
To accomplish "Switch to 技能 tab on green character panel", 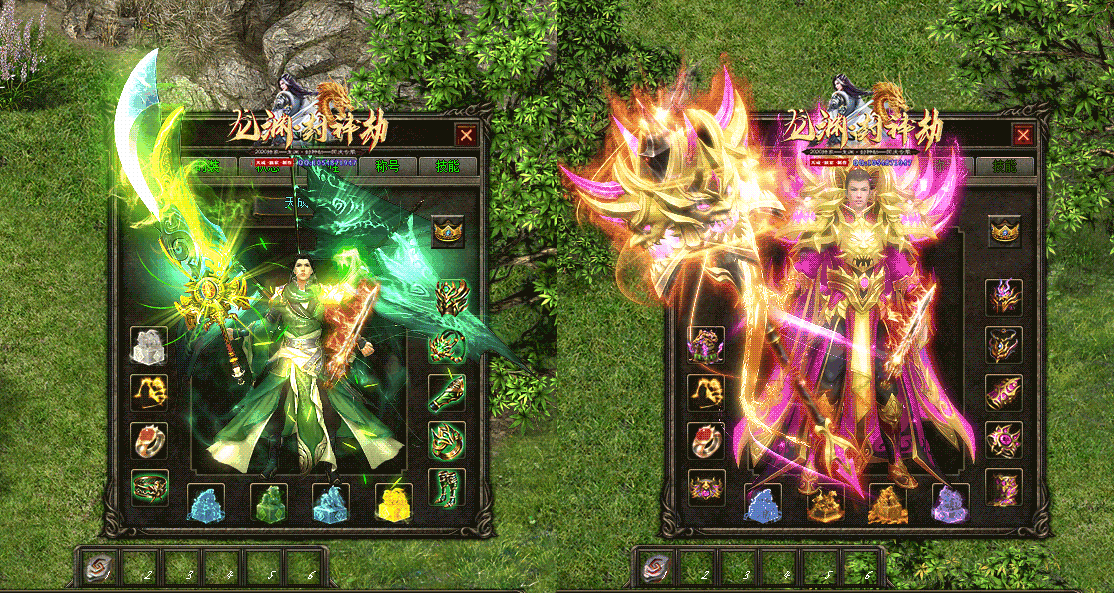I will point(447,166).
